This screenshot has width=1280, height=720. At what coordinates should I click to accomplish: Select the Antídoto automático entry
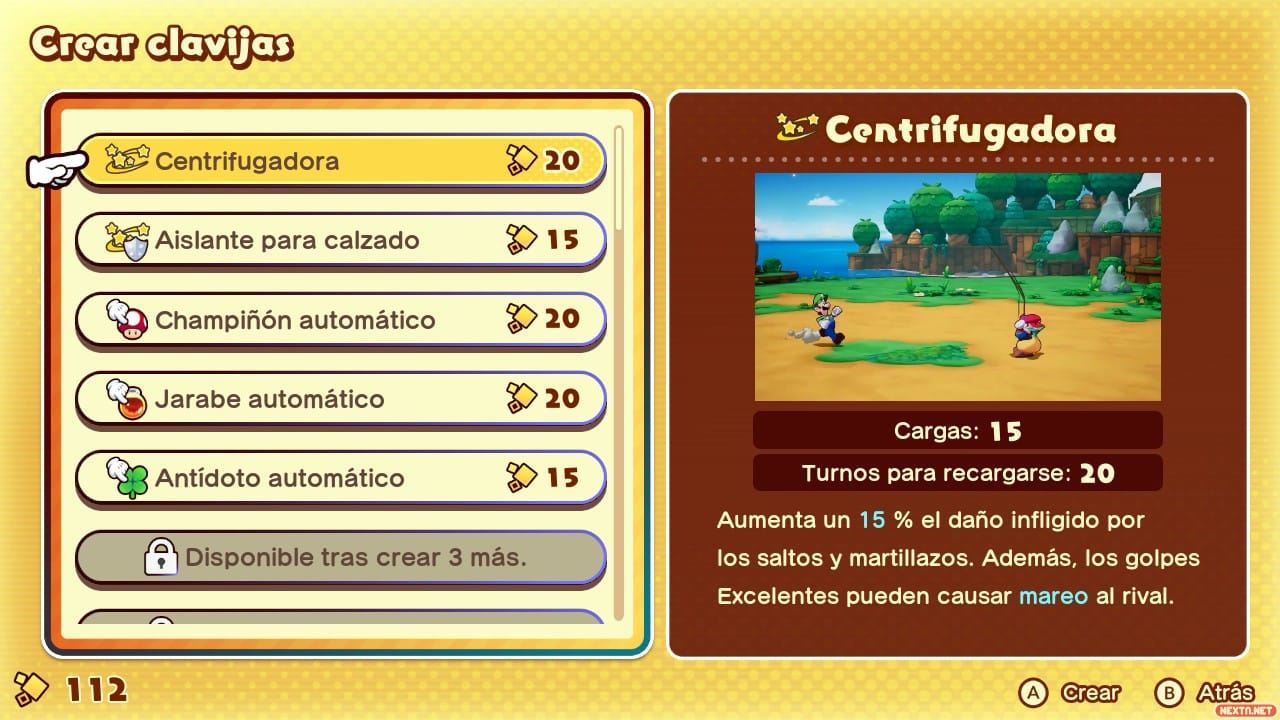click(340, 477)
